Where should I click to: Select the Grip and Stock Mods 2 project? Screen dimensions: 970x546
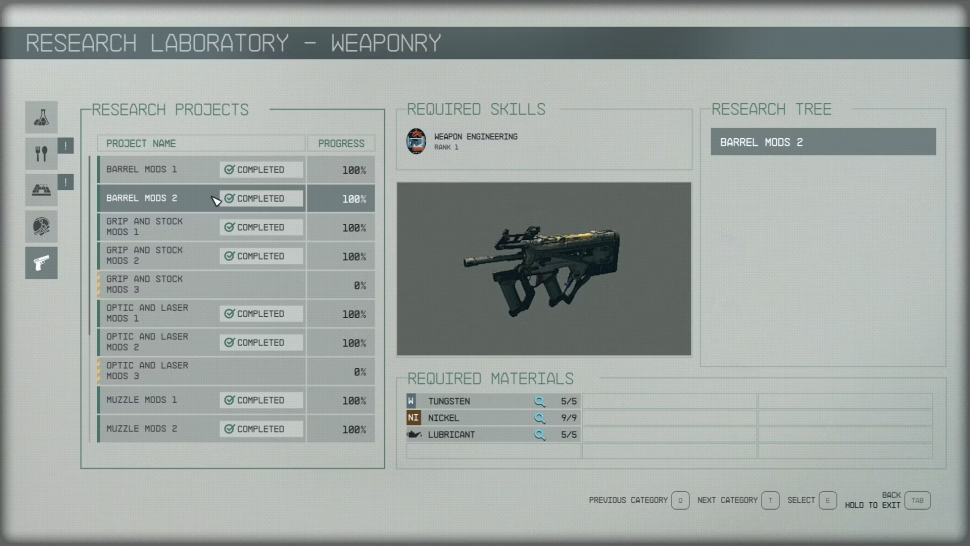point(236,256)
